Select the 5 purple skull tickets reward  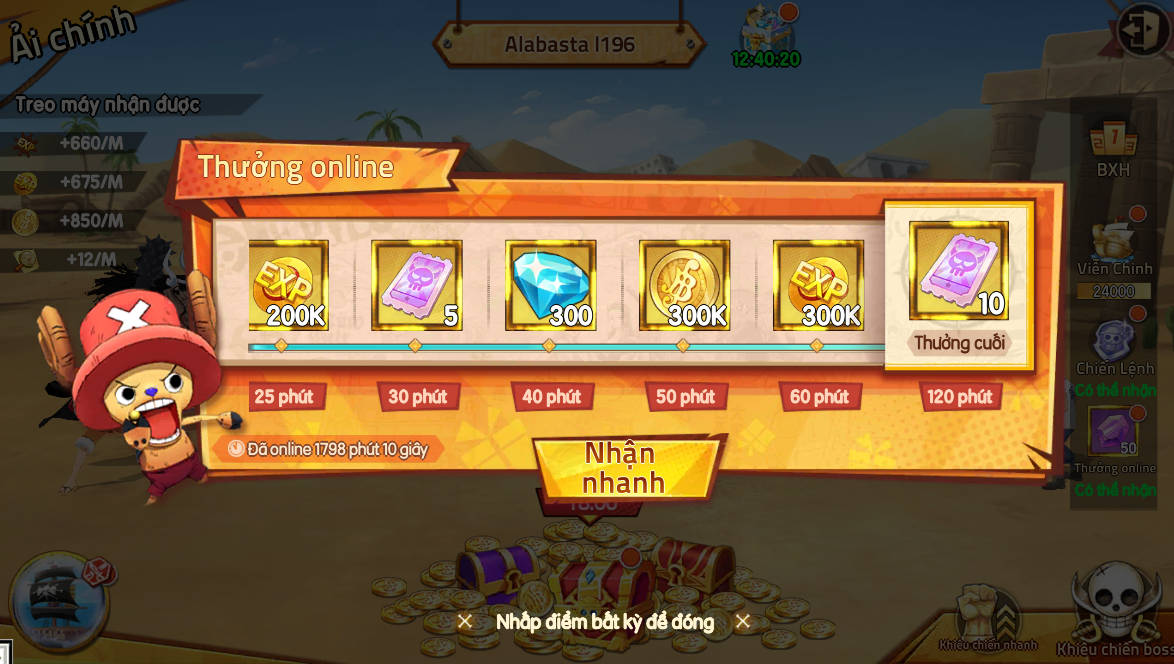click(417, 286)
